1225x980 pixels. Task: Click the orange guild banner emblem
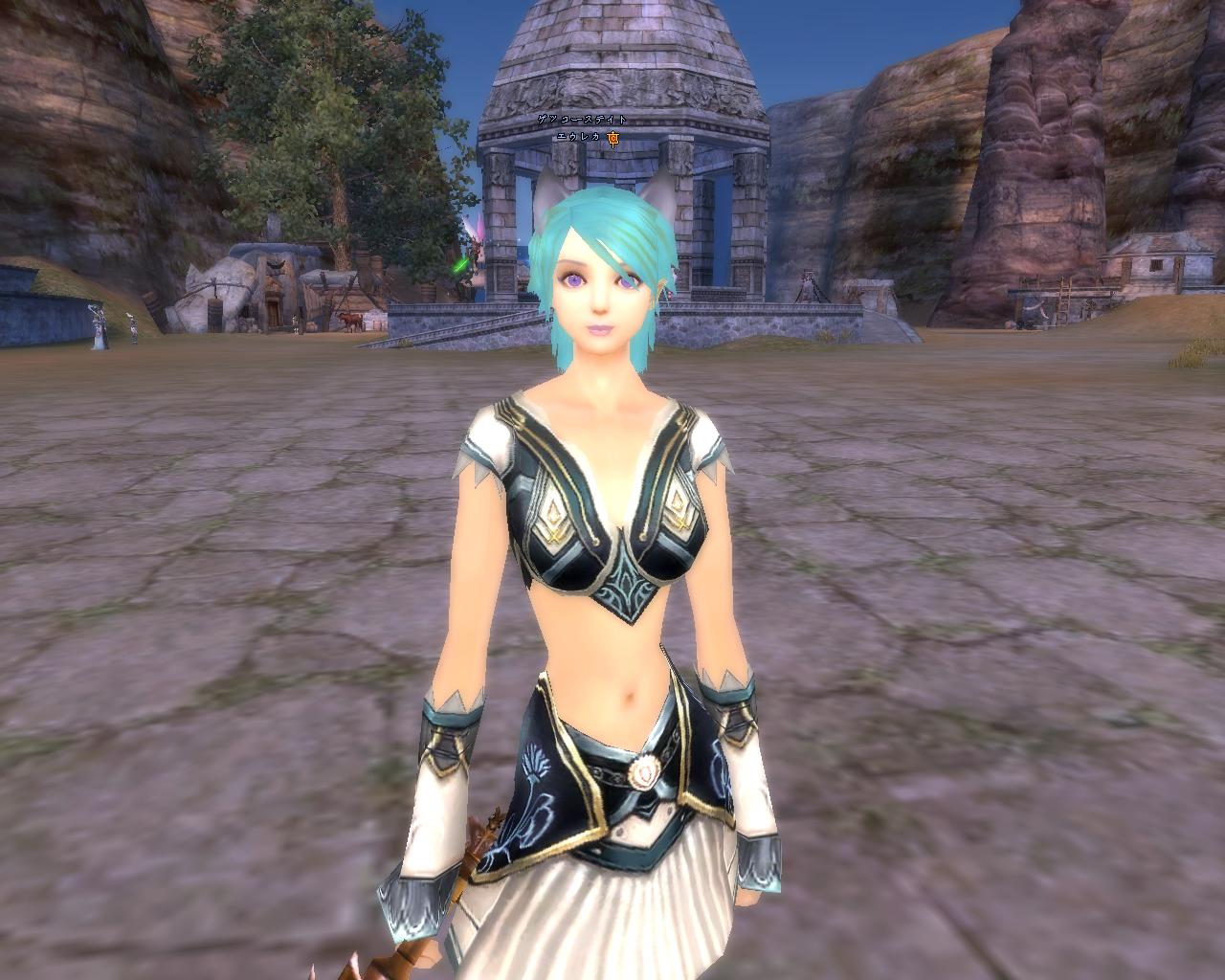coord(613,138)
